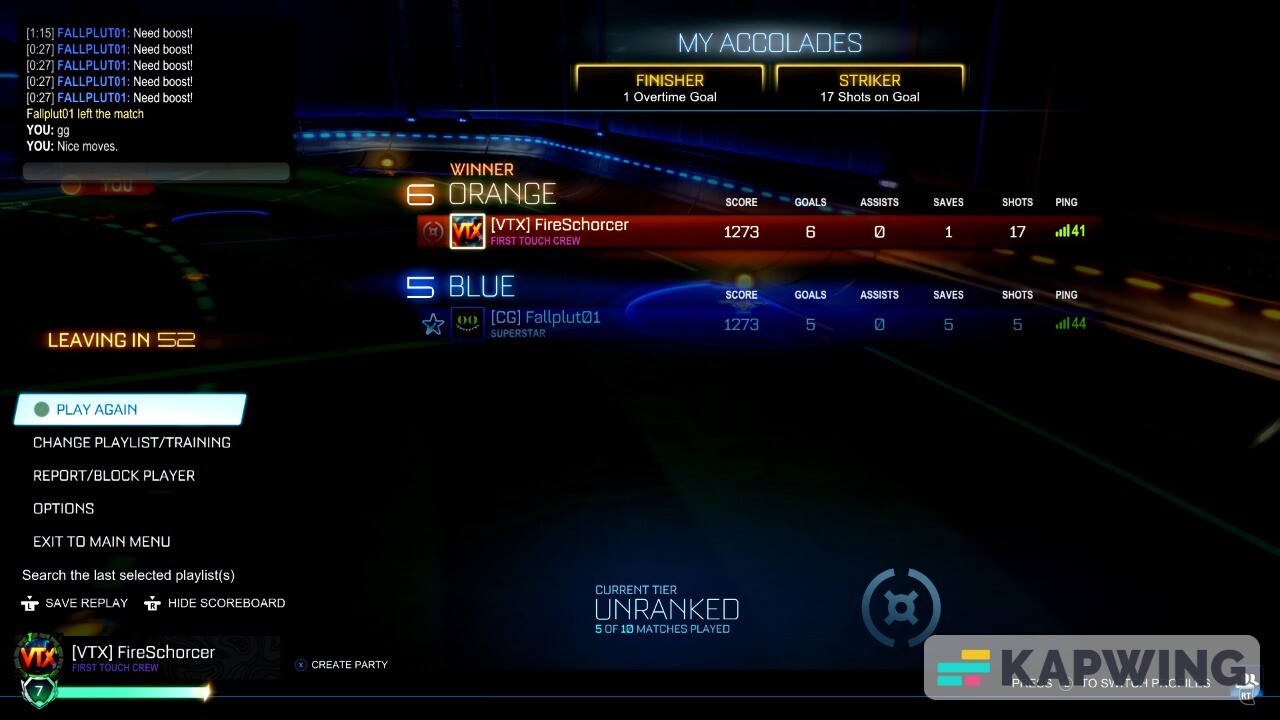Click the Finisher accolade badge

click(668, 87)
